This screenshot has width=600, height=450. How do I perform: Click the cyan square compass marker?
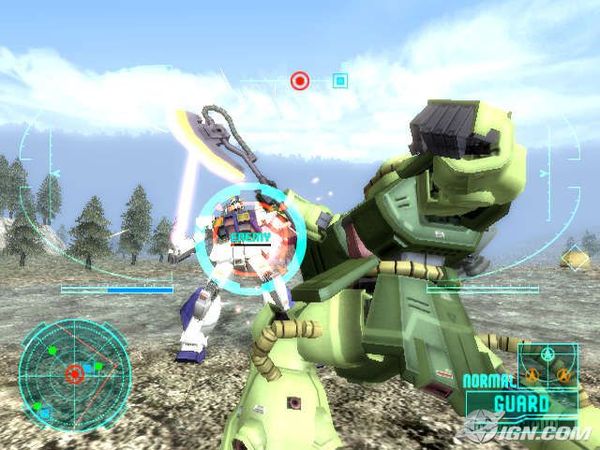(340, 80)
